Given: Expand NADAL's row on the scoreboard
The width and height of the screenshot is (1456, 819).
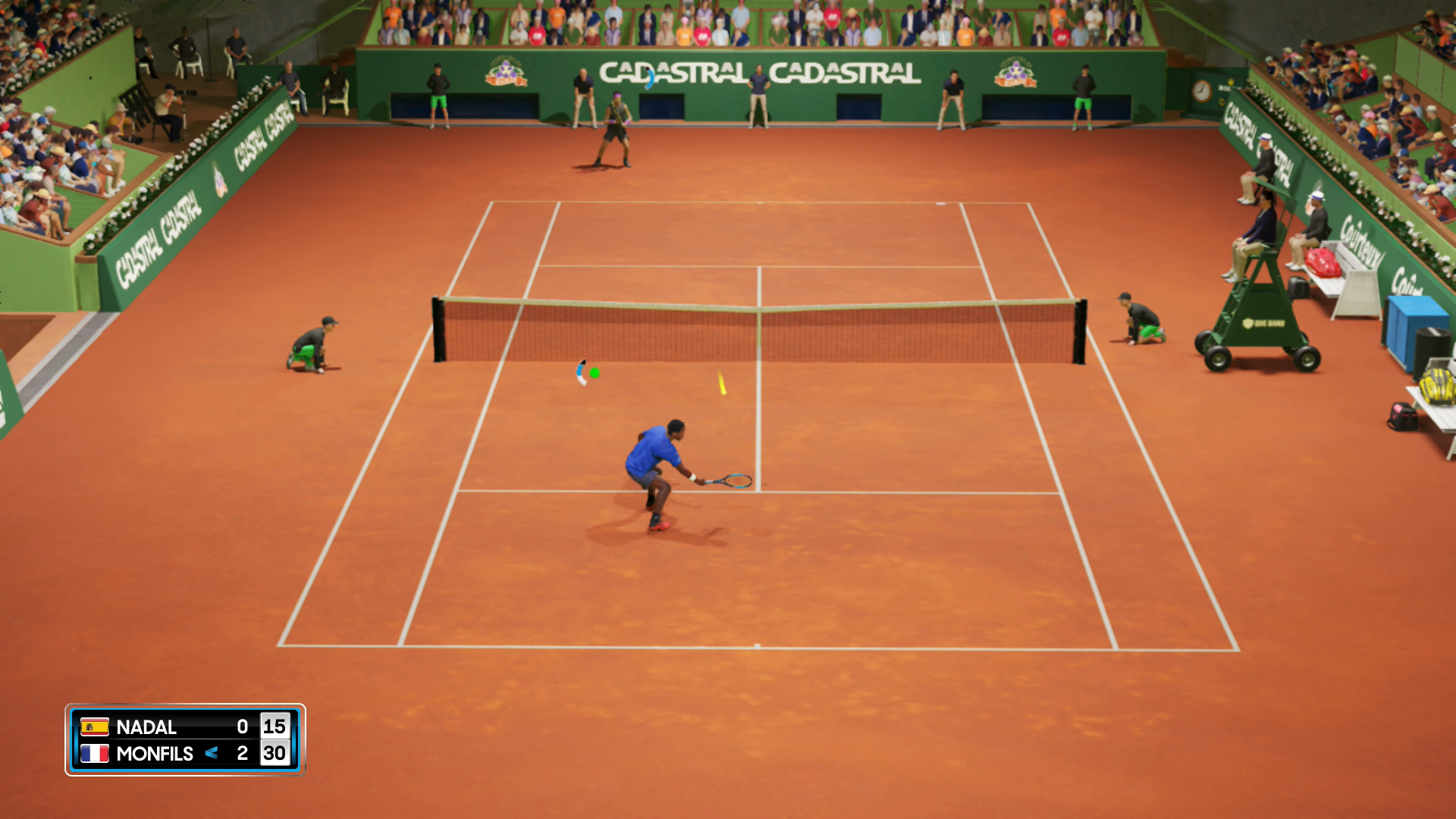Looking at the screenshot, I should click(x=182, y=726).
